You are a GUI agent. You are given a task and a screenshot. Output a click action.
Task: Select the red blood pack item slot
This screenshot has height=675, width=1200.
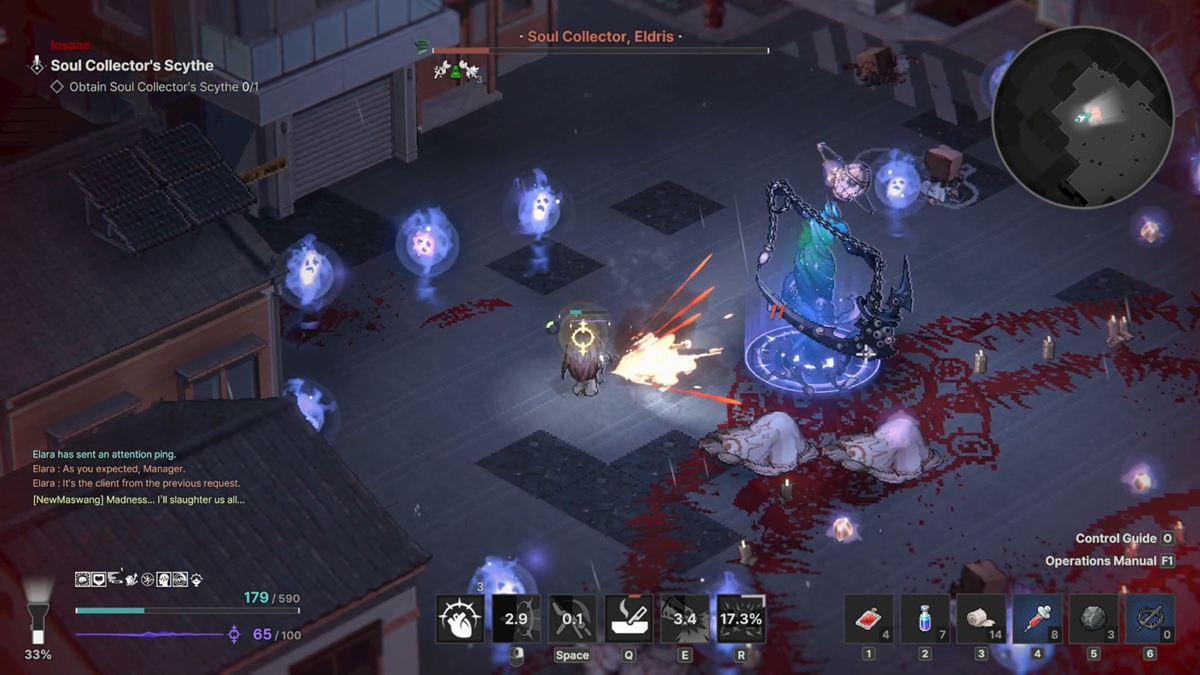[868, 619]
